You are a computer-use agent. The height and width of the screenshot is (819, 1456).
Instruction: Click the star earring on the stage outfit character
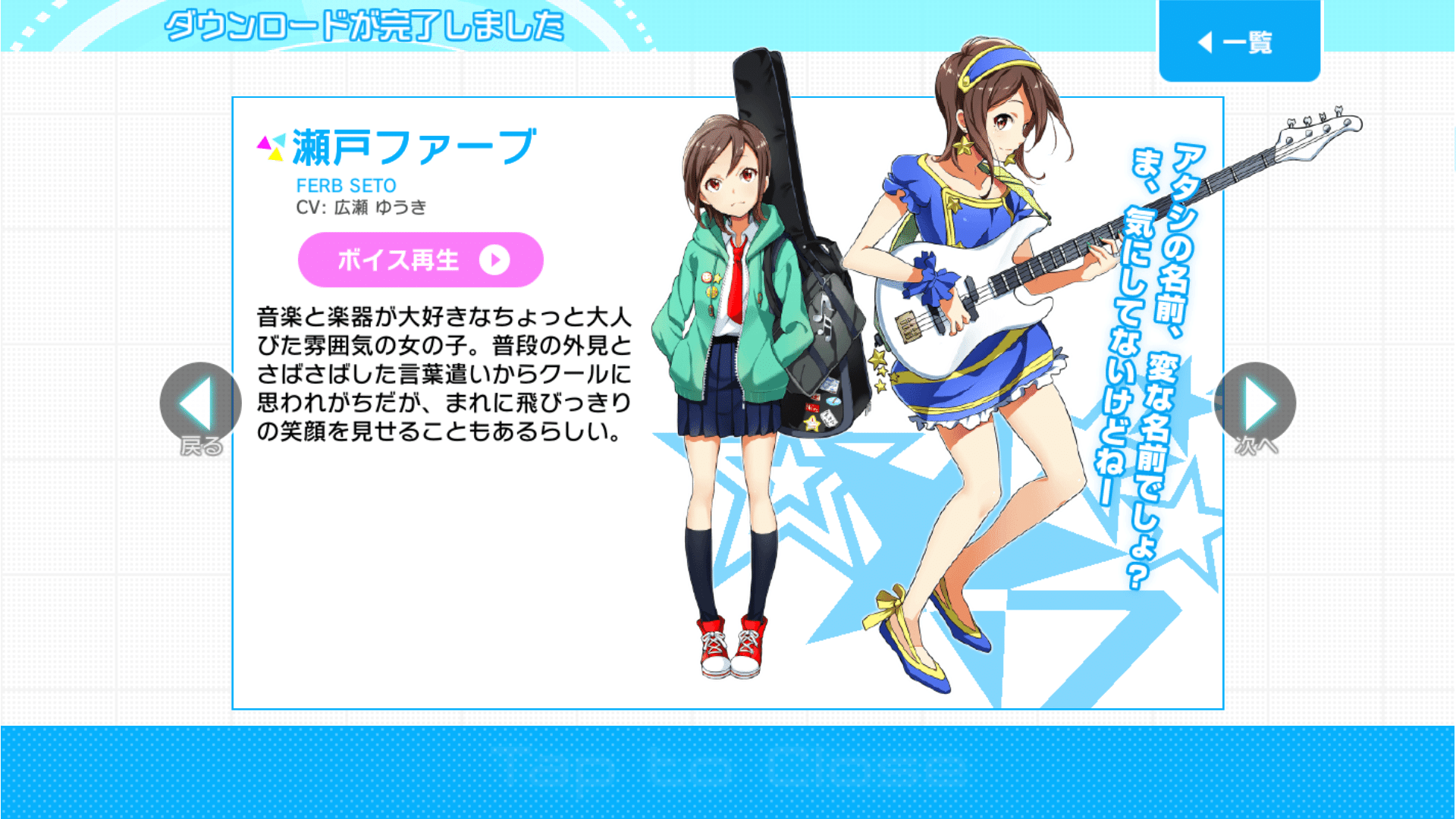965,146
